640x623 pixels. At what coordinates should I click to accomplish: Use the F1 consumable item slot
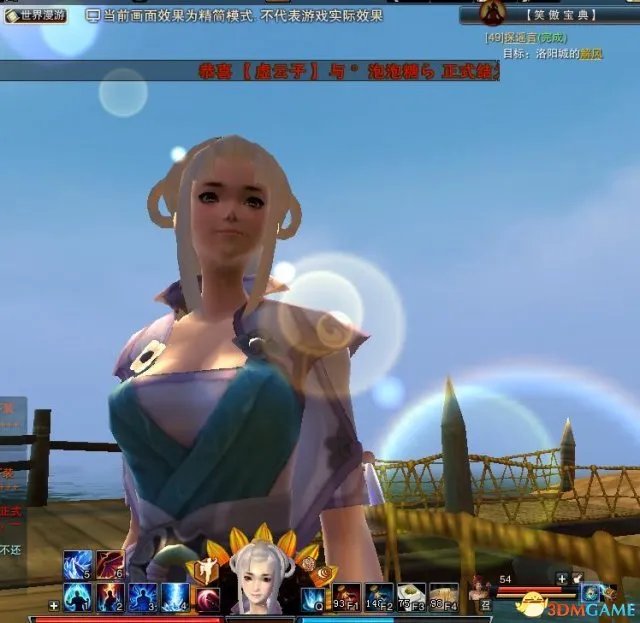[x=347, y=597]
